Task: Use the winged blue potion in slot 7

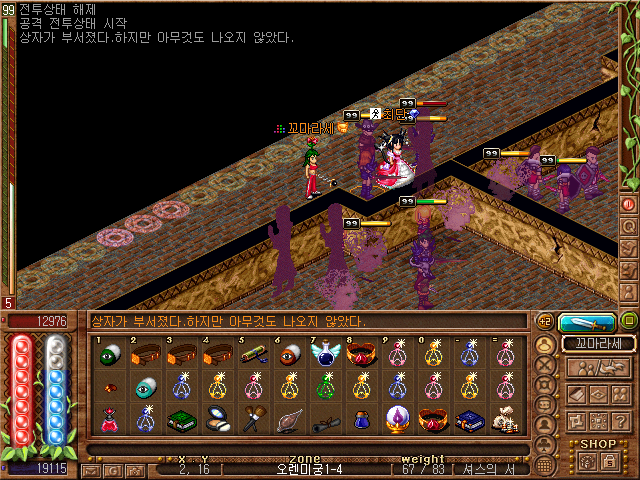Action: point(326,354)
